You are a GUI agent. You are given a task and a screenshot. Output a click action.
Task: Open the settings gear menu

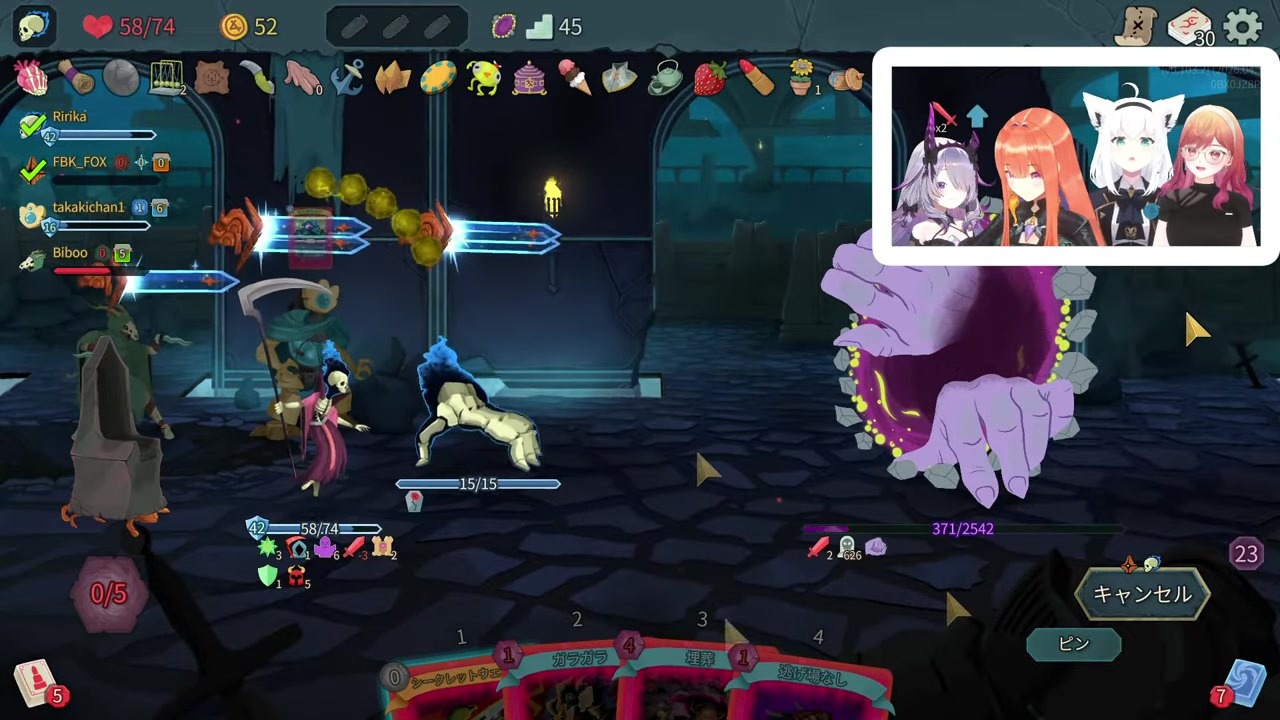pyautogui.click(x=1243, y=27)
